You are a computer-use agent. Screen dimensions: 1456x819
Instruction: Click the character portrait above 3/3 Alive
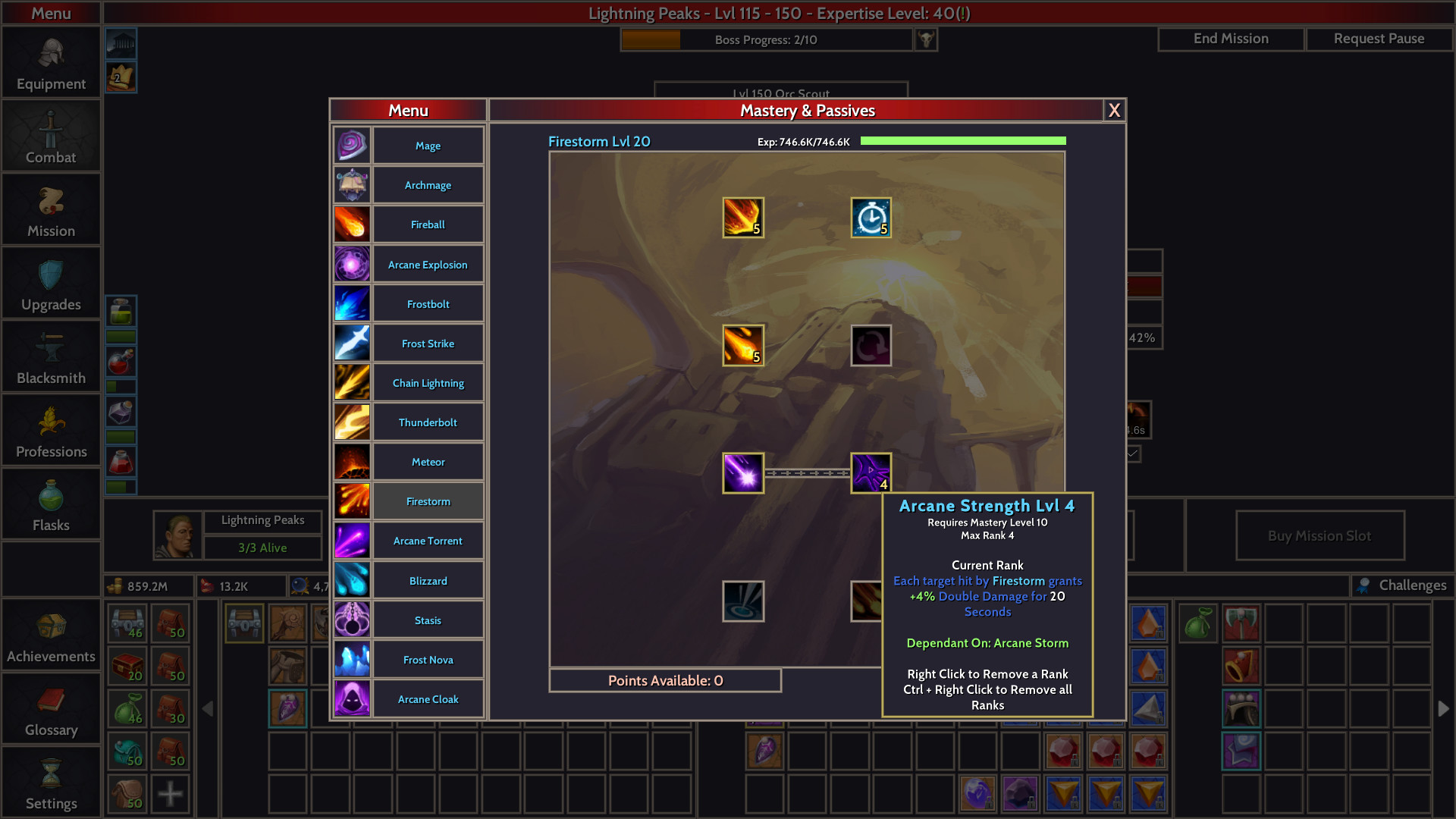[x=177, y=535]
